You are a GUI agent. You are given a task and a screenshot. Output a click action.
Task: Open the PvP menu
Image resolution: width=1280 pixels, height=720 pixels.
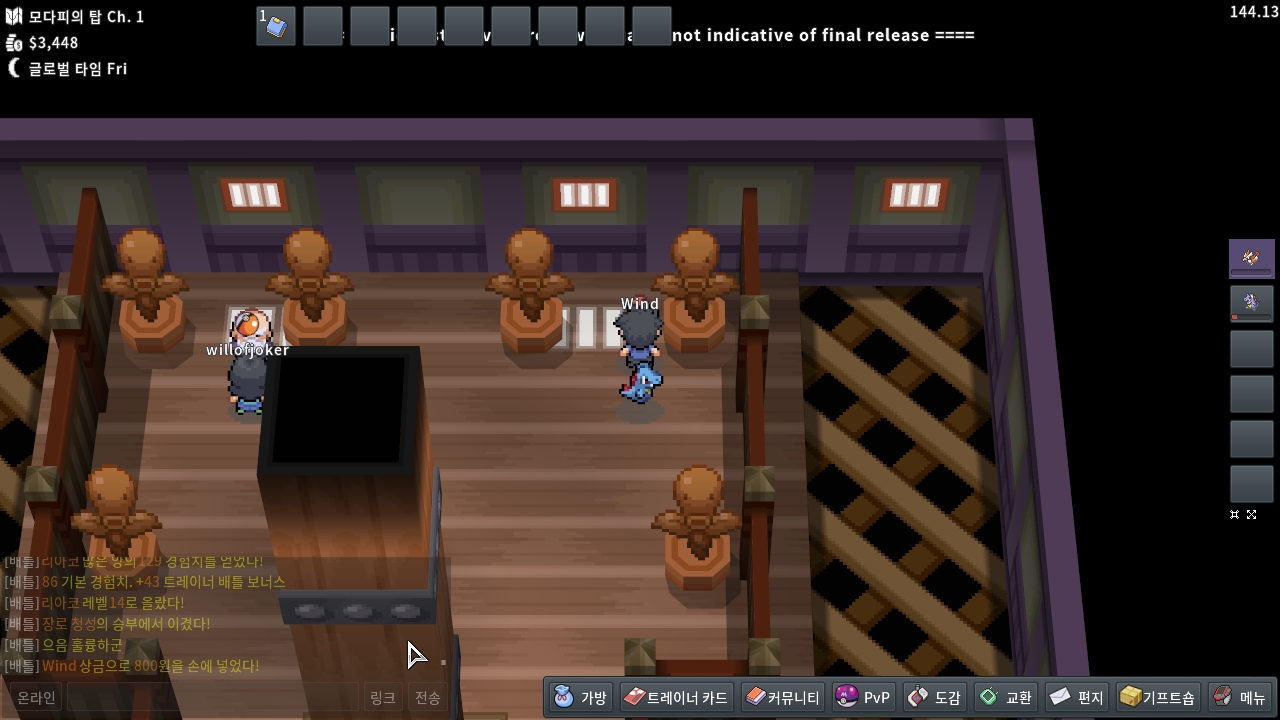coord(863,697)
